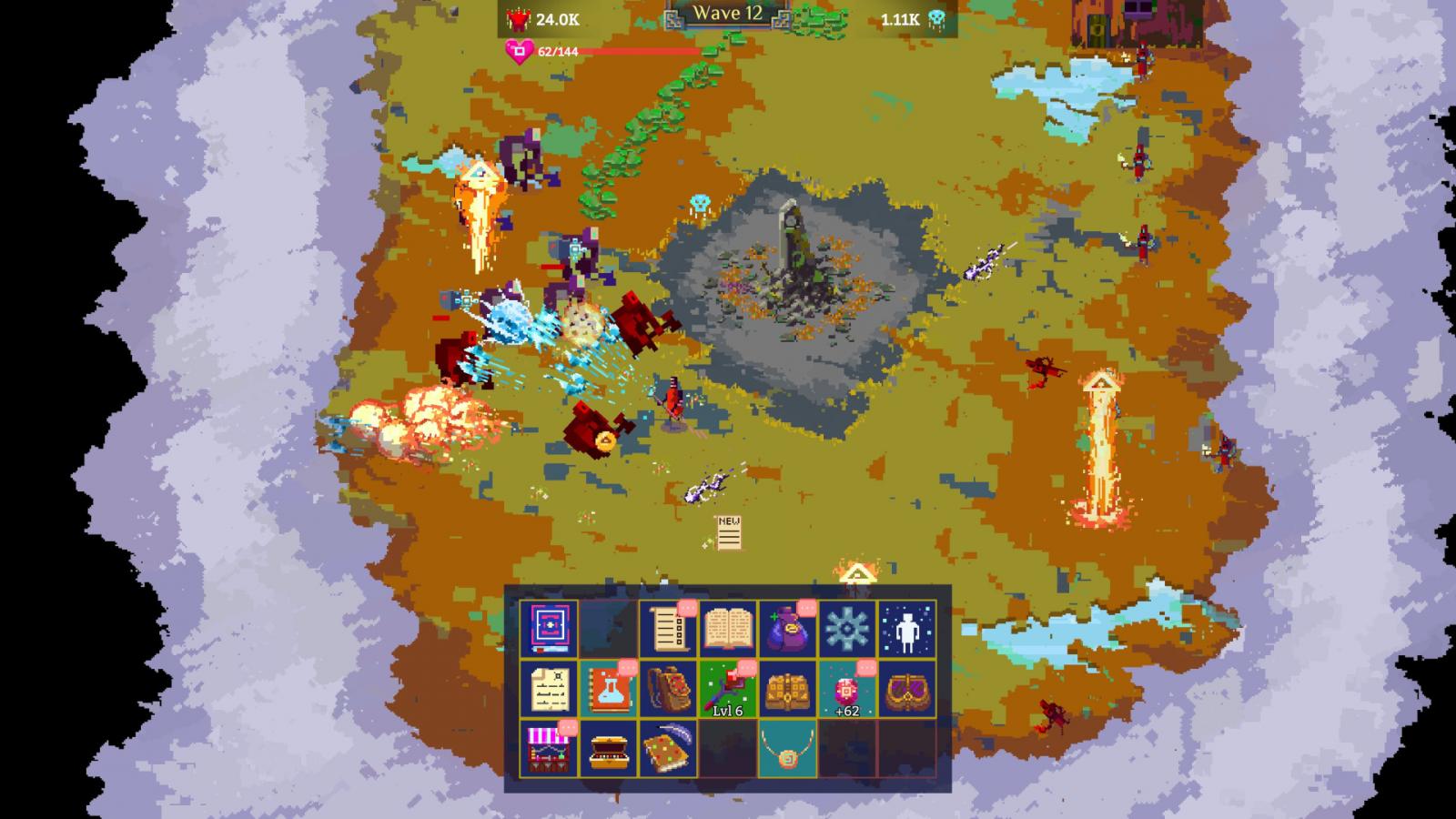This screenshot has height=819, width=1456.
Task: Open the purple and gold ornate purse
Action: tap(906, 689)
